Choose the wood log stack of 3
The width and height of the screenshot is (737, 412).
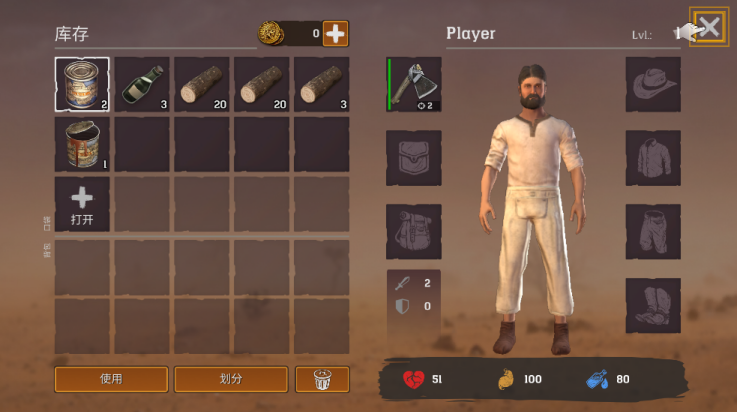click(x=322, y=84)
